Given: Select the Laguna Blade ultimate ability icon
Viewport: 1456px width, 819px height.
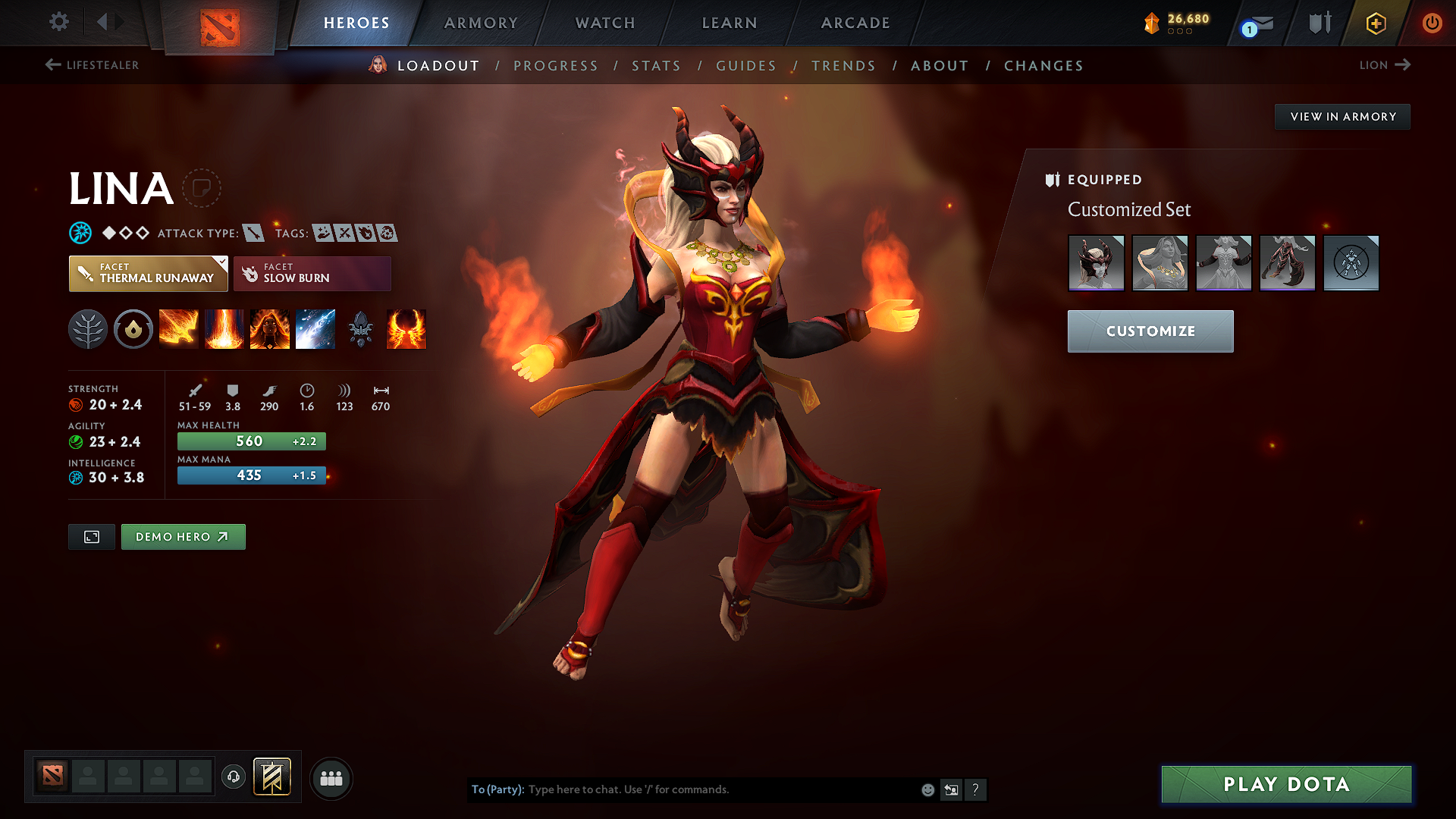Looking at the screenshot, I should 315,329.
